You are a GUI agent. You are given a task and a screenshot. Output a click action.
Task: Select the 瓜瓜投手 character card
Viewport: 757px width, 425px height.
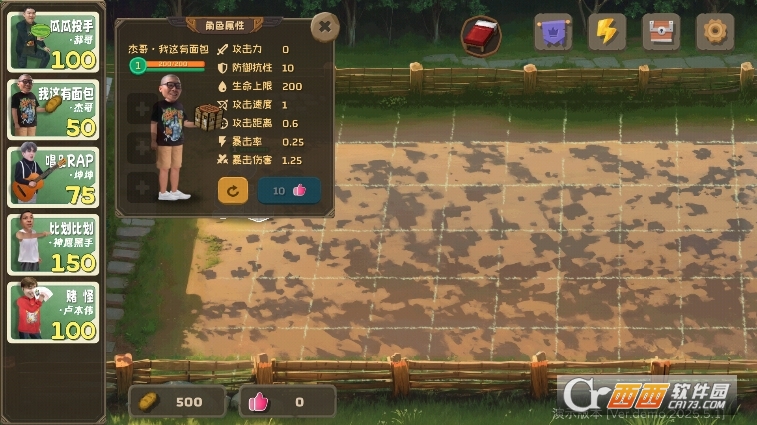[x=53, y=42]
